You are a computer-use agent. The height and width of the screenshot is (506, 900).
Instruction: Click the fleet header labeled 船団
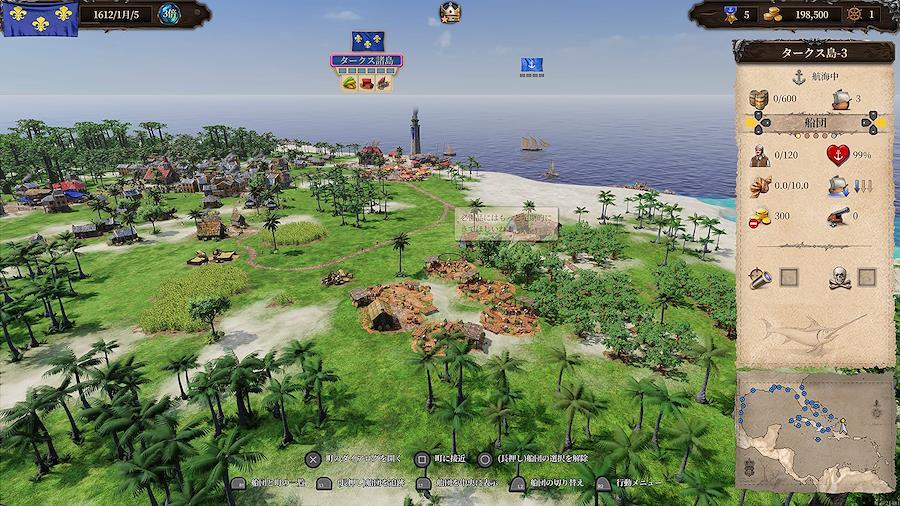click(x=815, y=123)
